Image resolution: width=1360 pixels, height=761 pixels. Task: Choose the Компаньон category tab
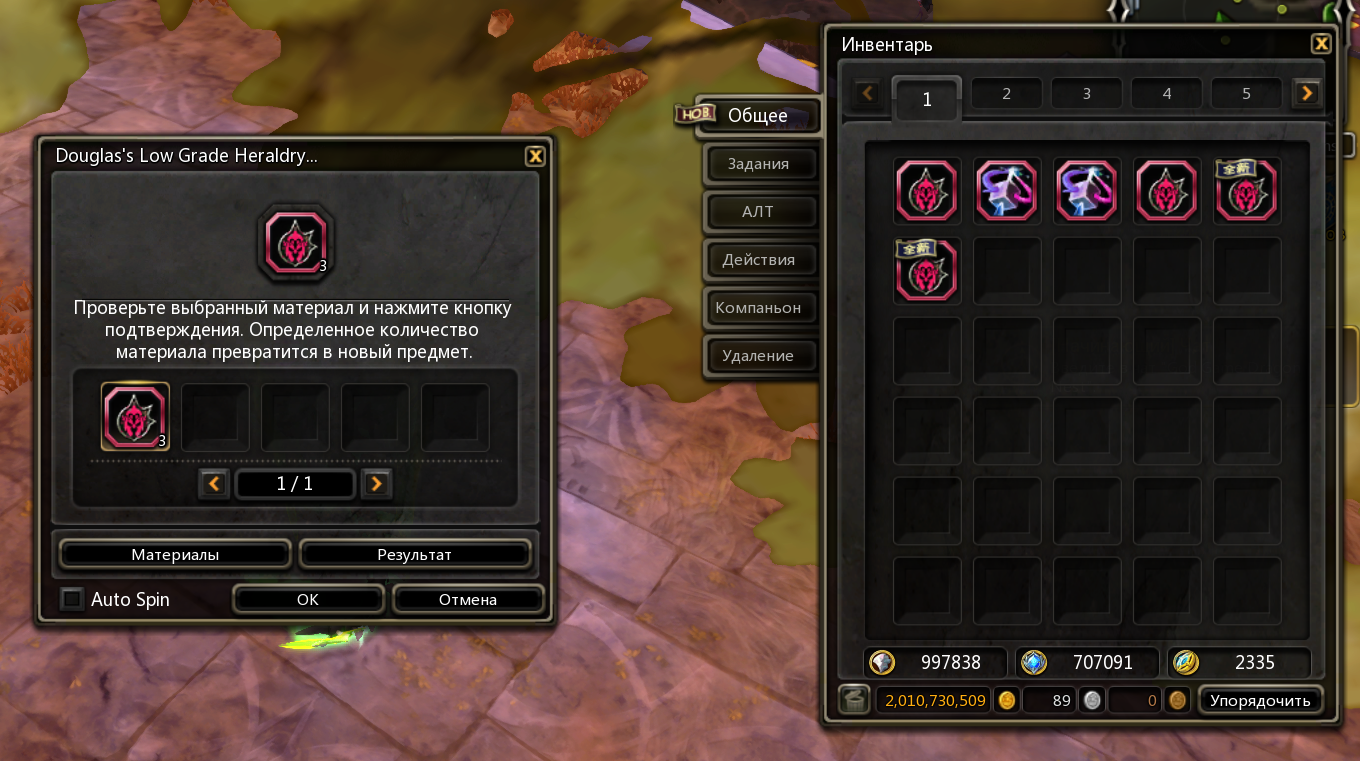click(x=758, y=308)
